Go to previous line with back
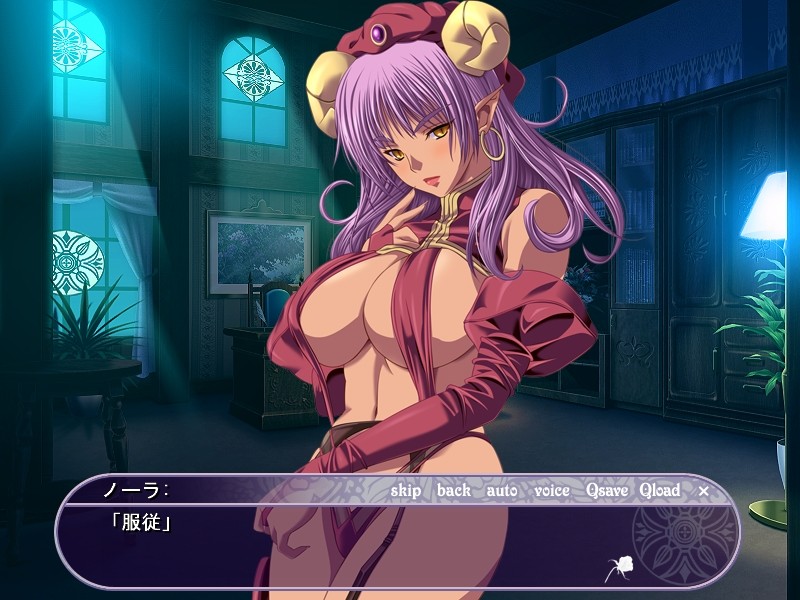This screenshot has height=600, width=800. pos(453,491)
